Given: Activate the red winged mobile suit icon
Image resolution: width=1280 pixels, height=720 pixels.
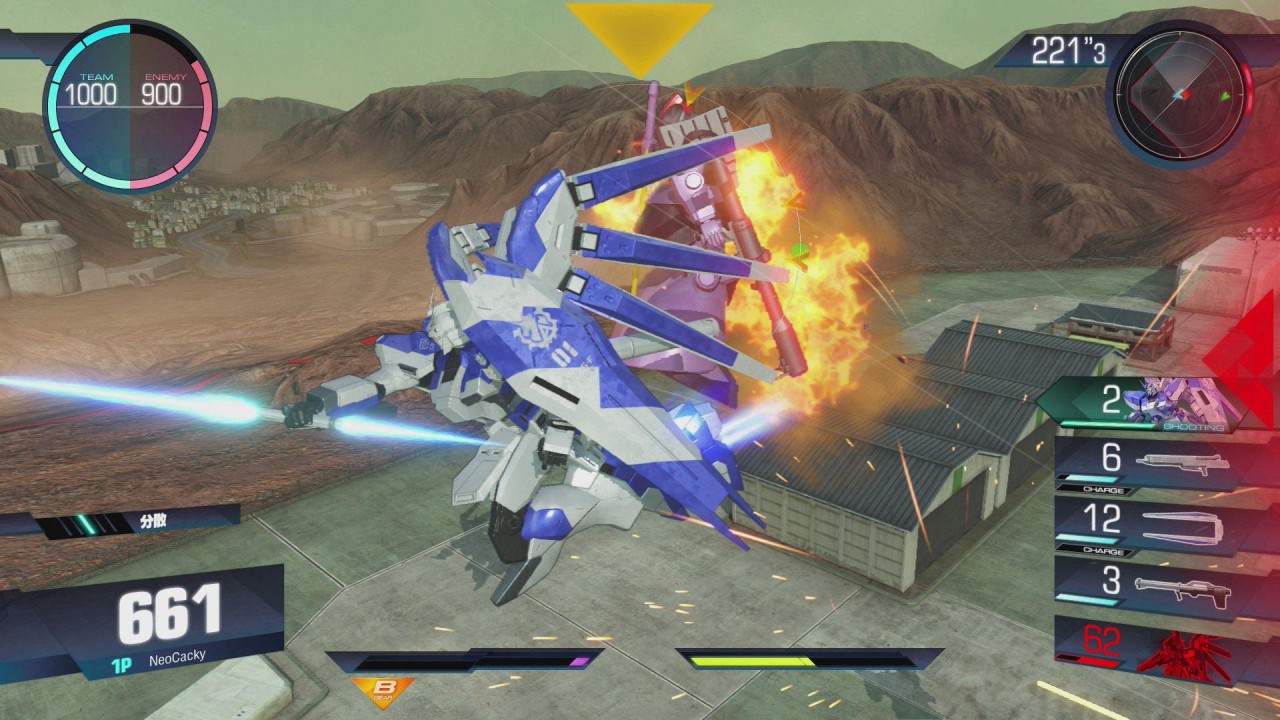Looking at the screenshot, I should tap(1185, 646).
